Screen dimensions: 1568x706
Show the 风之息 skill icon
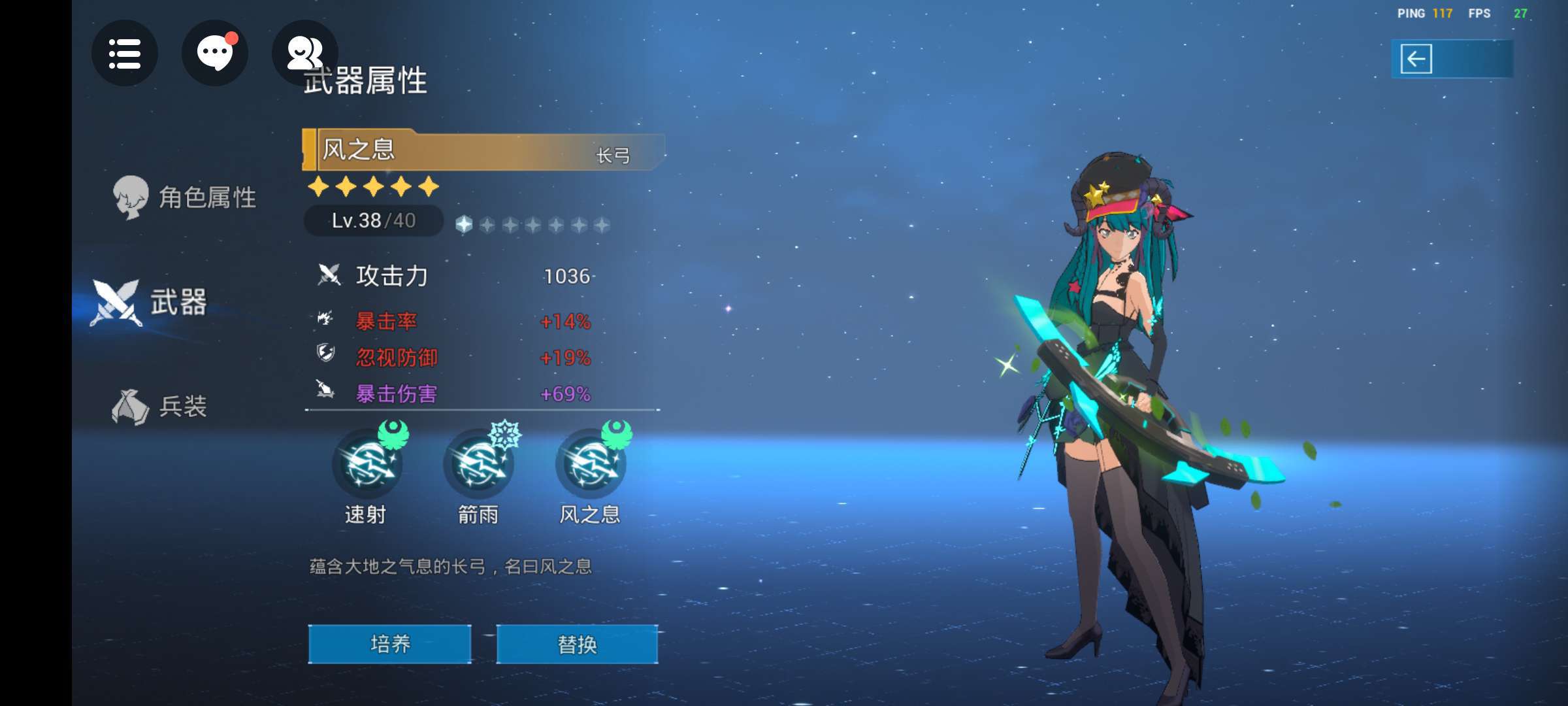pyautogui.click(x=590, y=464)
